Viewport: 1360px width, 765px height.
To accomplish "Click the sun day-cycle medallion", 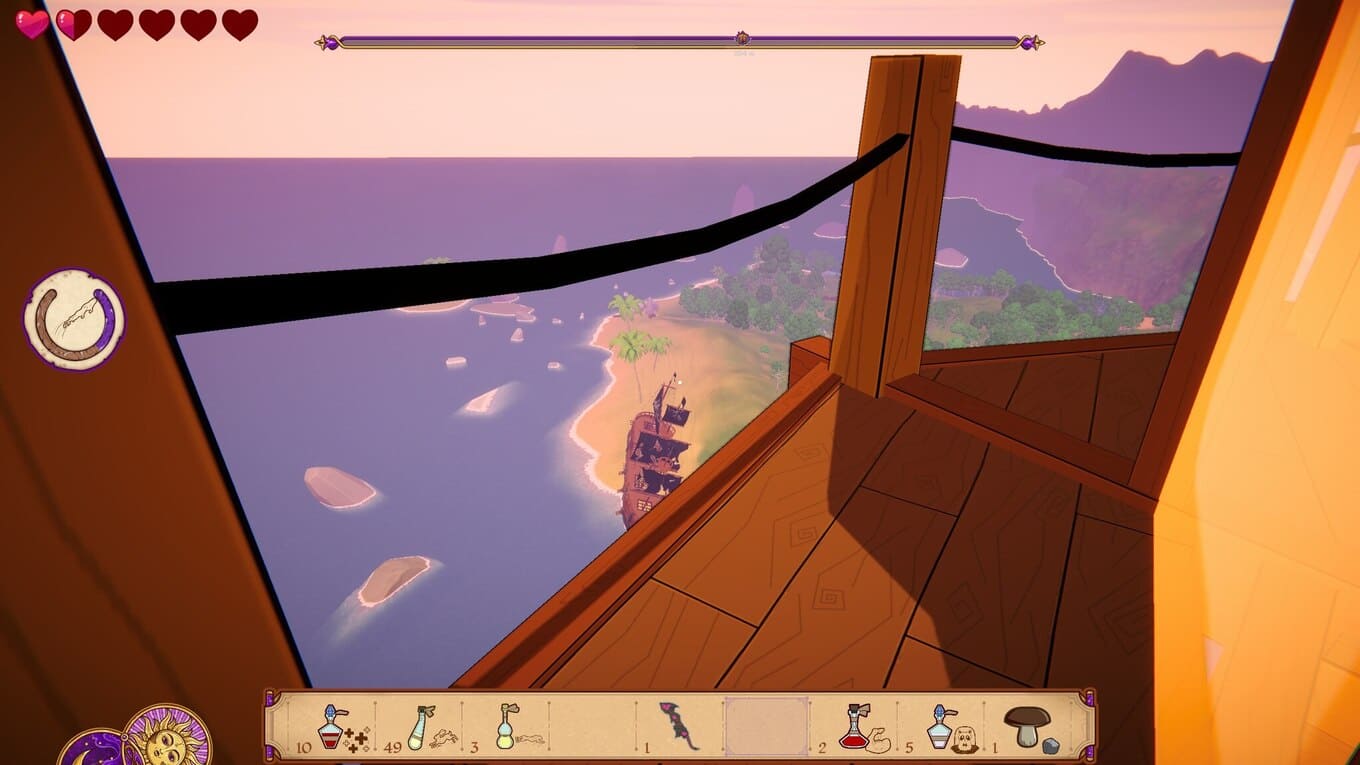I will (167, 738).
